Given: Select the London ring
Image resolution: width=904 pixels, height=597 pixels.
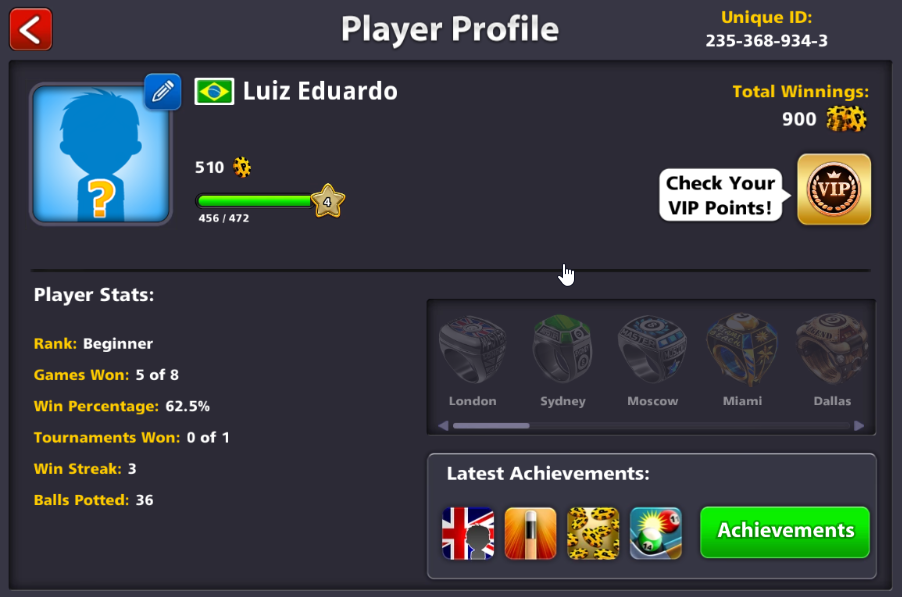Looking at the screenshot, I should click(x=472, y=351).
